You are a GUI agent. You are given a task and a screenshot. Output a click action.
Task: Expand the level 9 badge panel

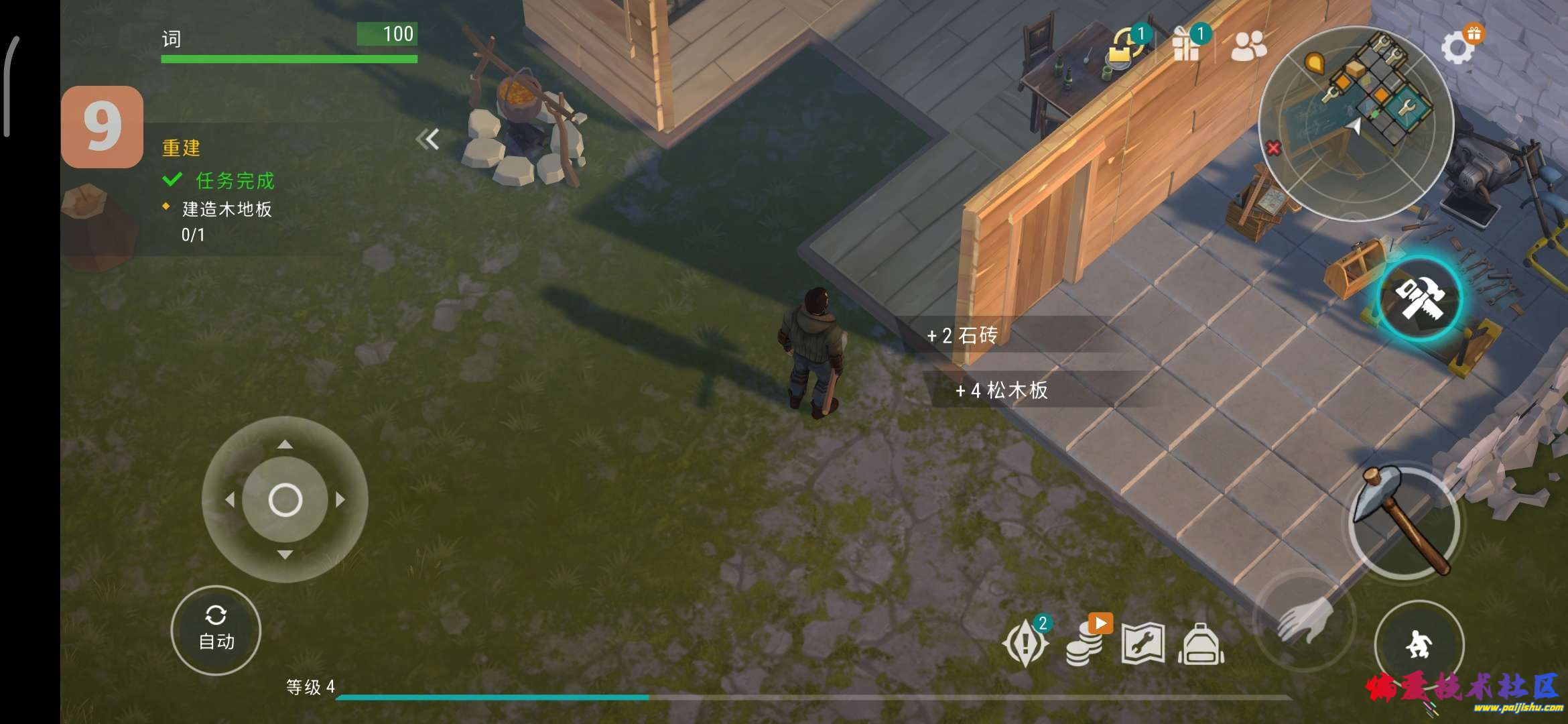pos(102,125)
